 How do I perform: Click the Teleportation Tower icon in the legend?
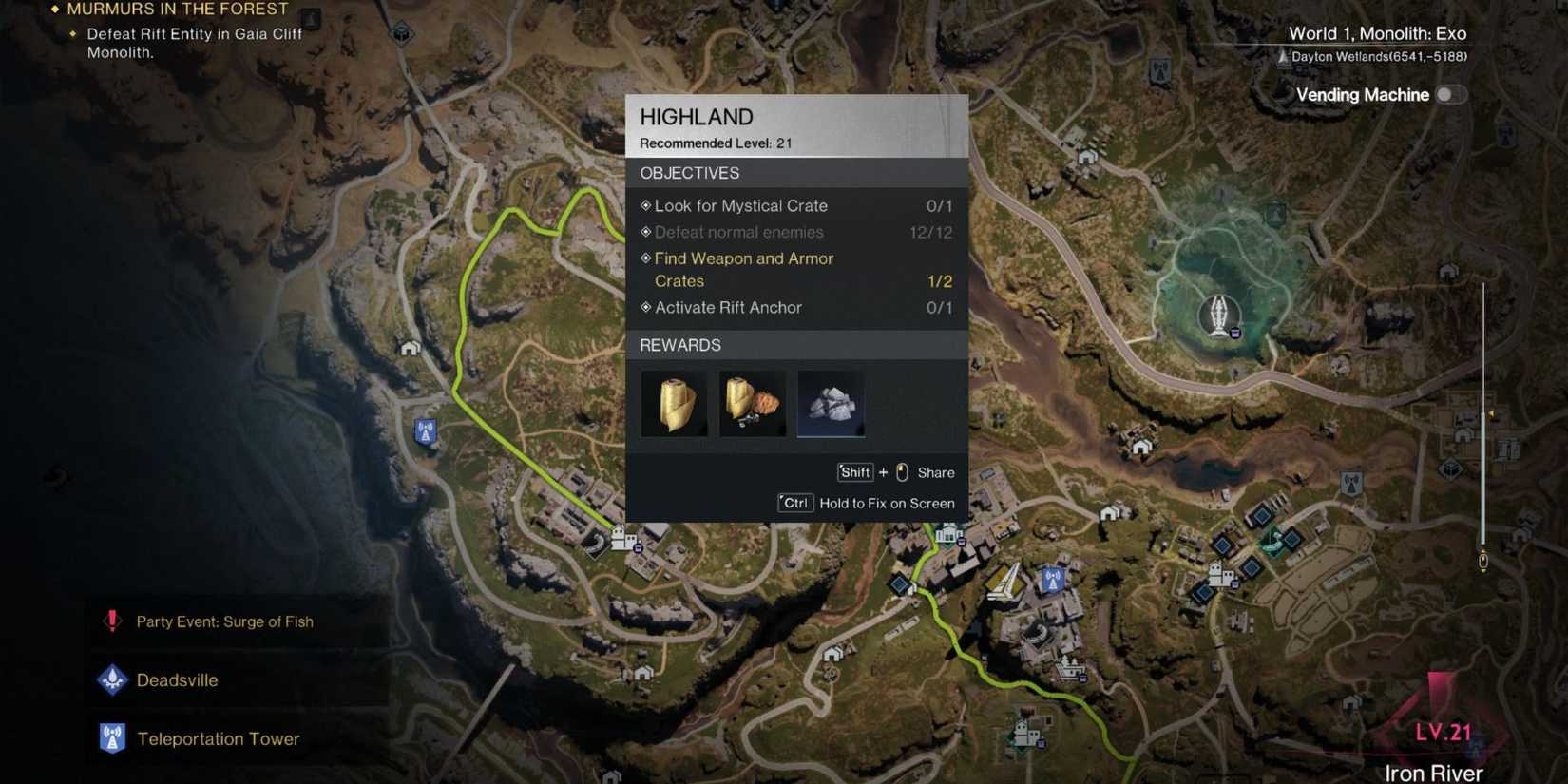coord(112,737)
